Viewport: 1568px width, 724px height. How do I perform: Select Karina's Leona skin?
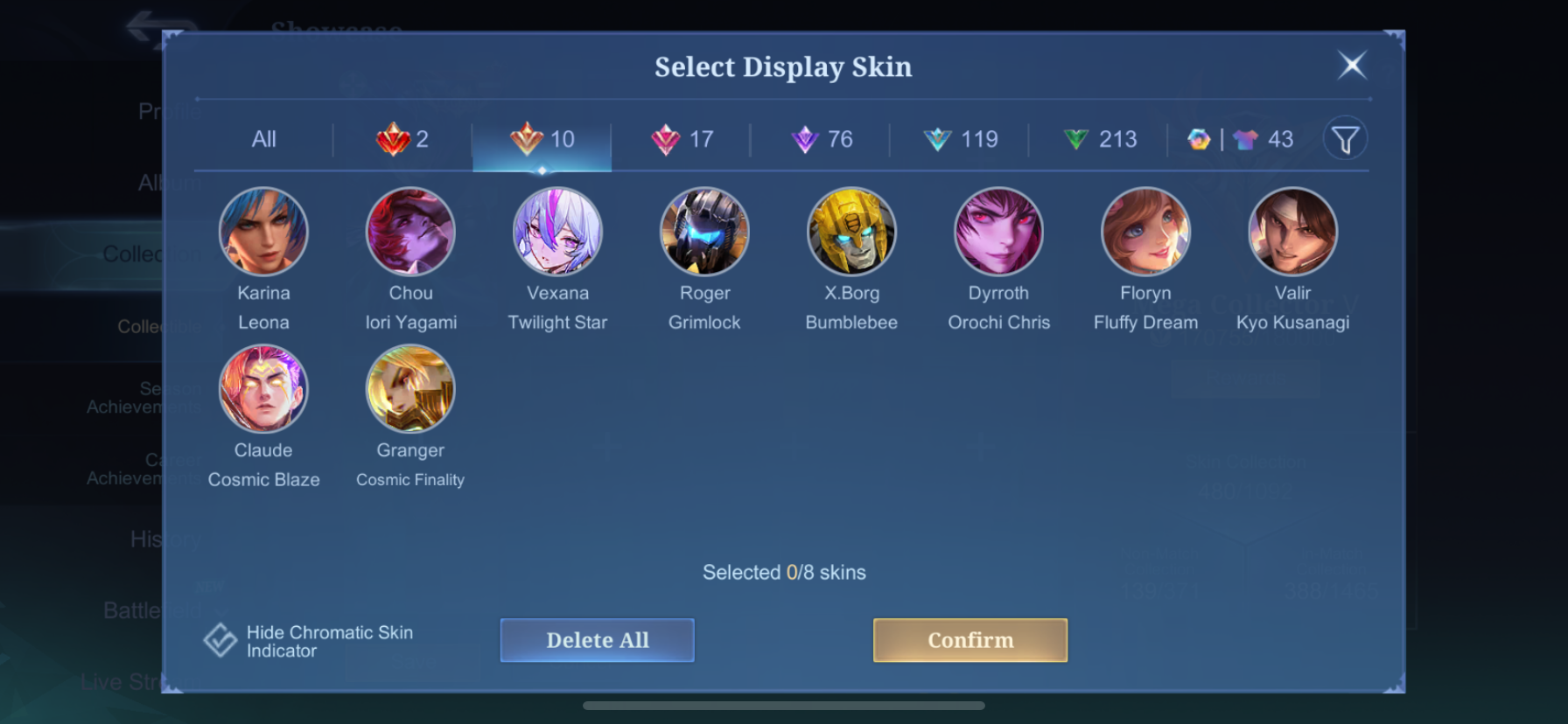[x=263, y=232]
